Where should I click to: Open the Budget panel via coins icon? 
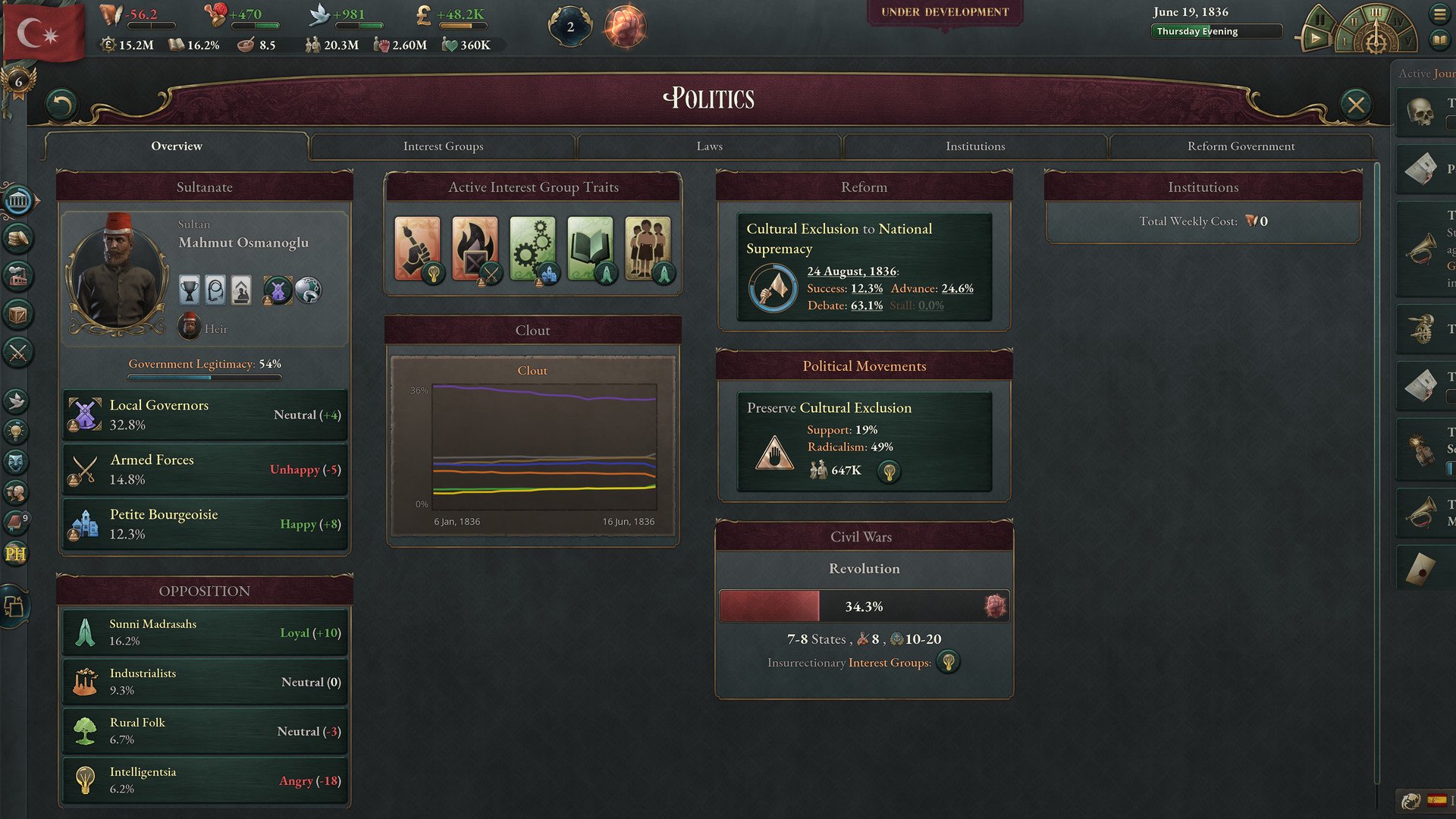17,239
